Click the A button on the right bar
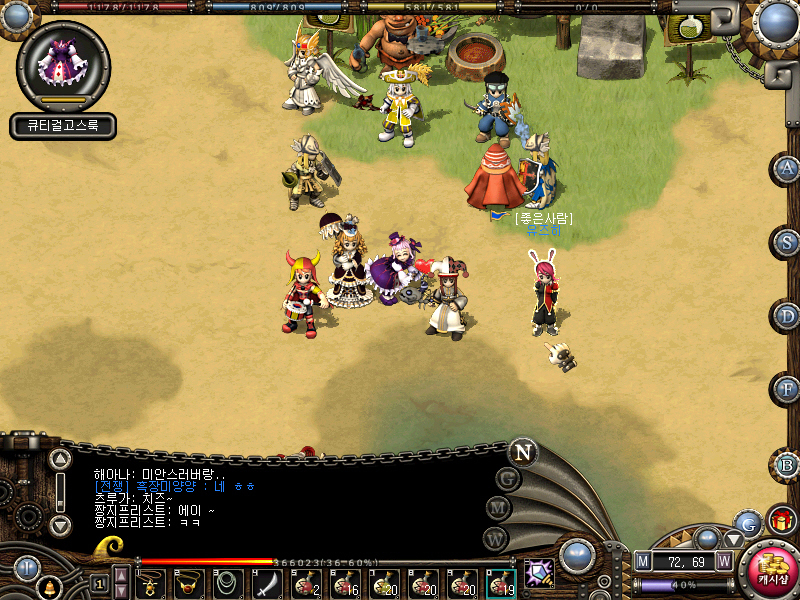Screen dimensions: 800x600 (788, 168)
